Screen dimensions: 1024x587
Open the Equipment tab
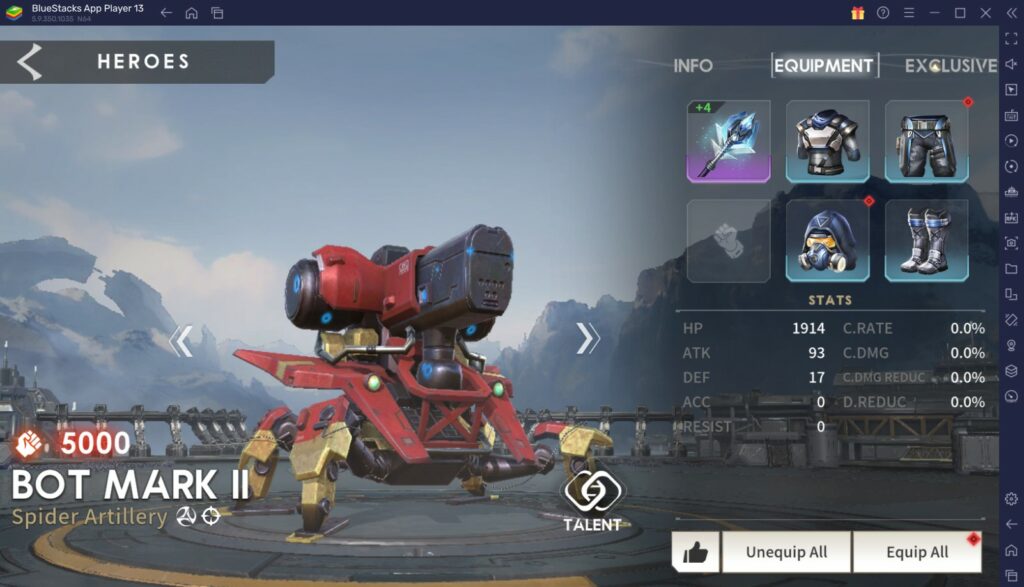(824, 66)
